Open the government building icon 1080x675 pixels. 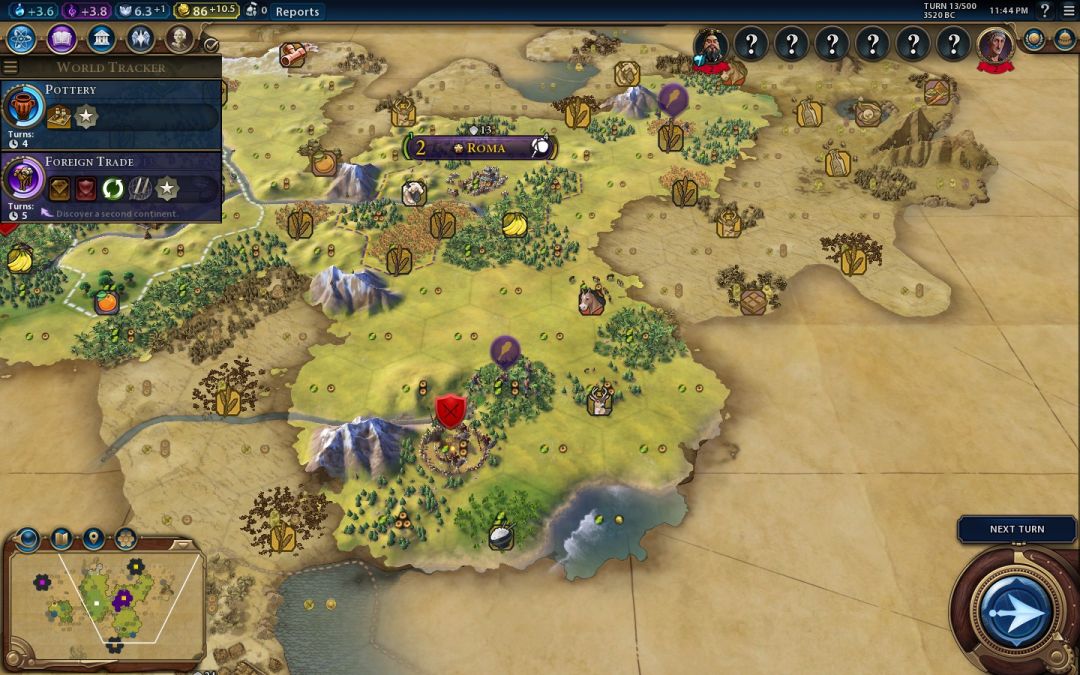coord(100,39)
